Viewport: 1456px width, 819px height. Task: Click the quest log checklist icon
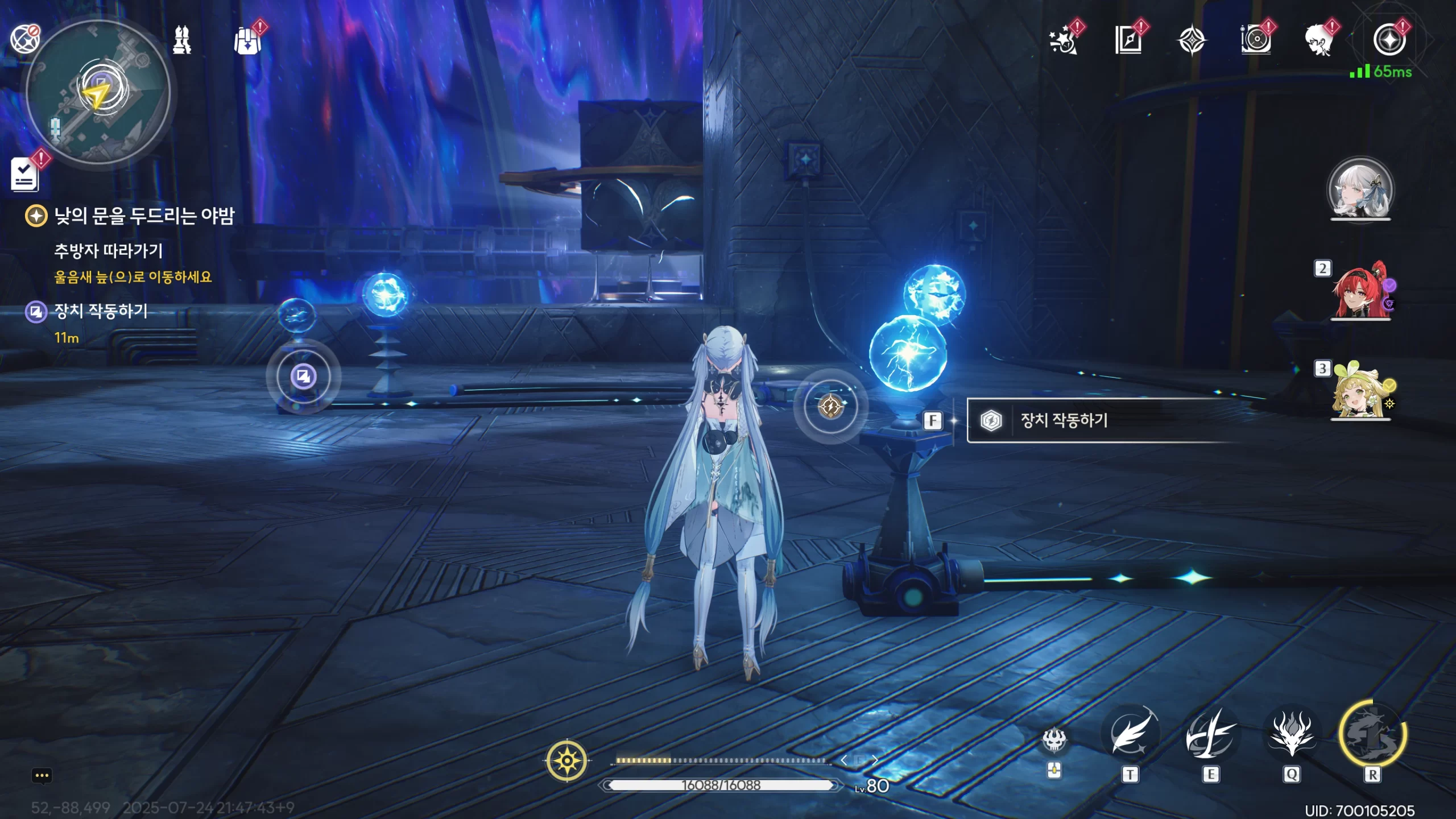pos(25,174)
